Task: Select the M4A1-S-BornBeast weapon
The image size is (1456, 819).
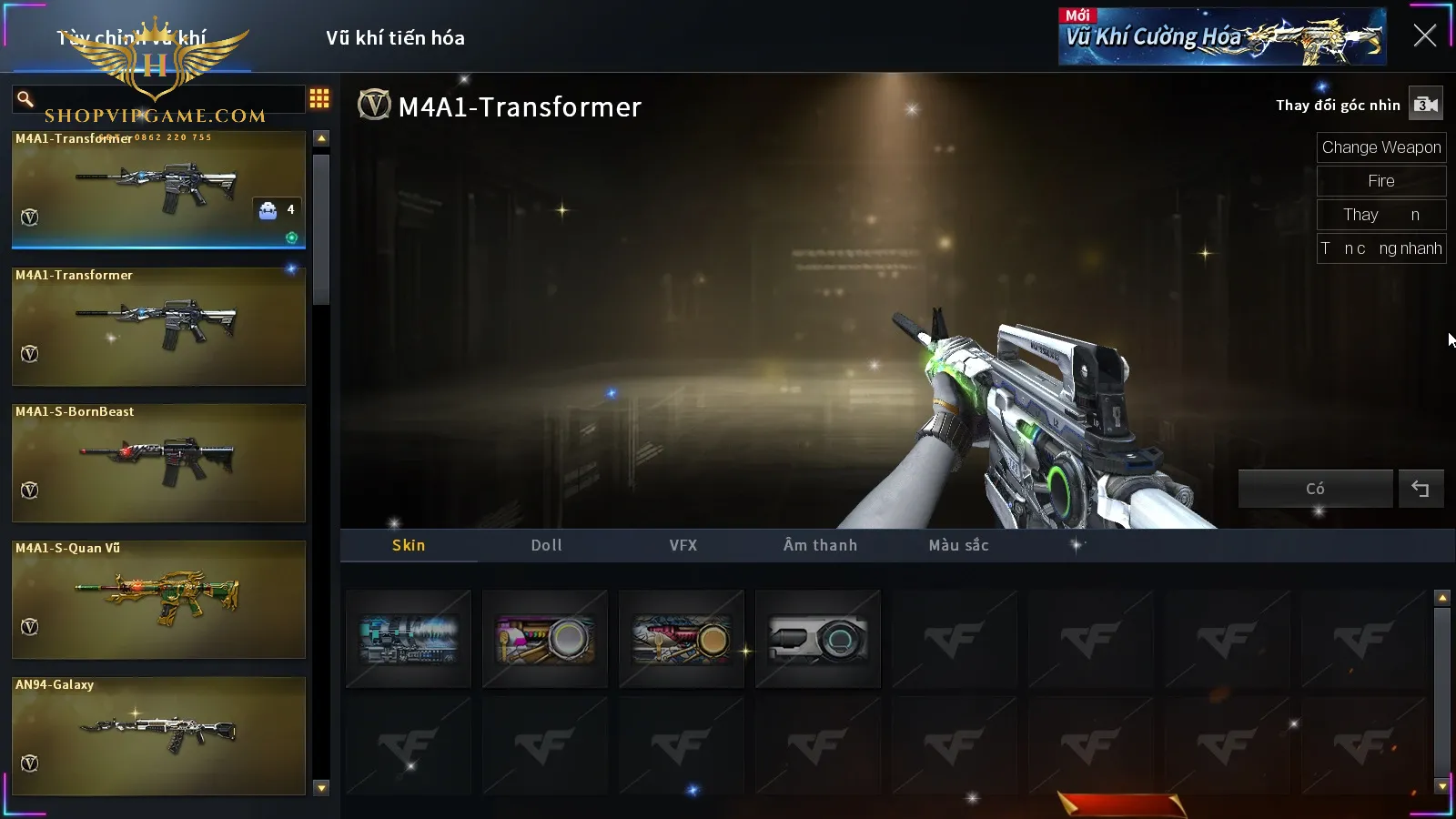Action: click(158, 462)
